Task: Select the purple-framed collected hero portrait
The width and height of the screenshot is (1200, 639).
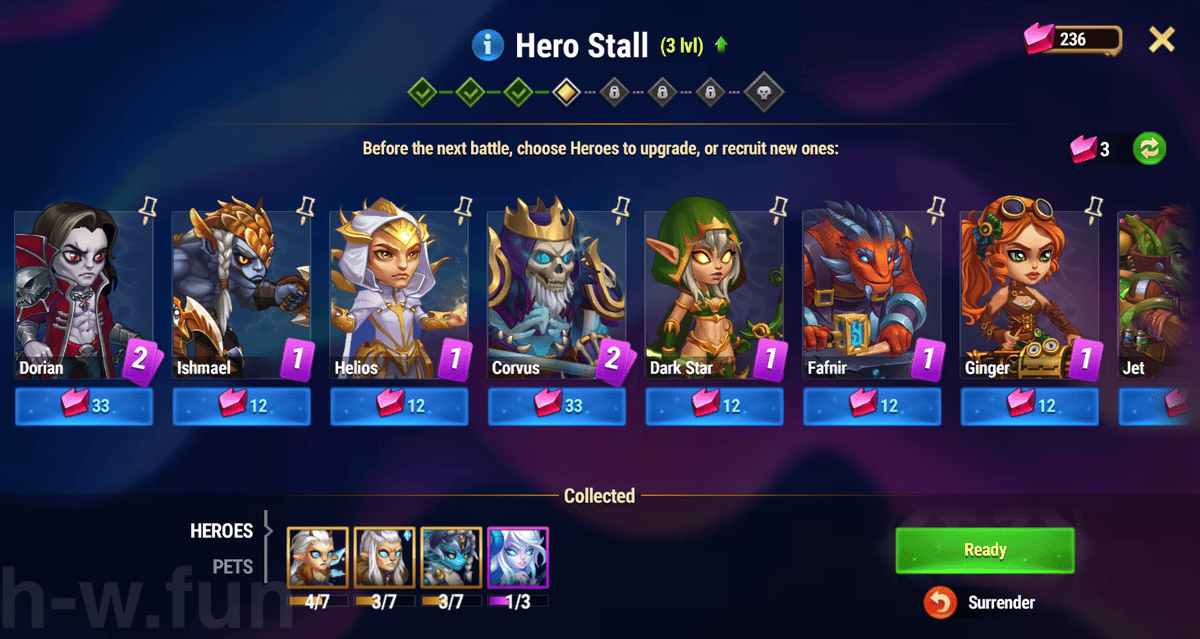Action: [518, 557]
